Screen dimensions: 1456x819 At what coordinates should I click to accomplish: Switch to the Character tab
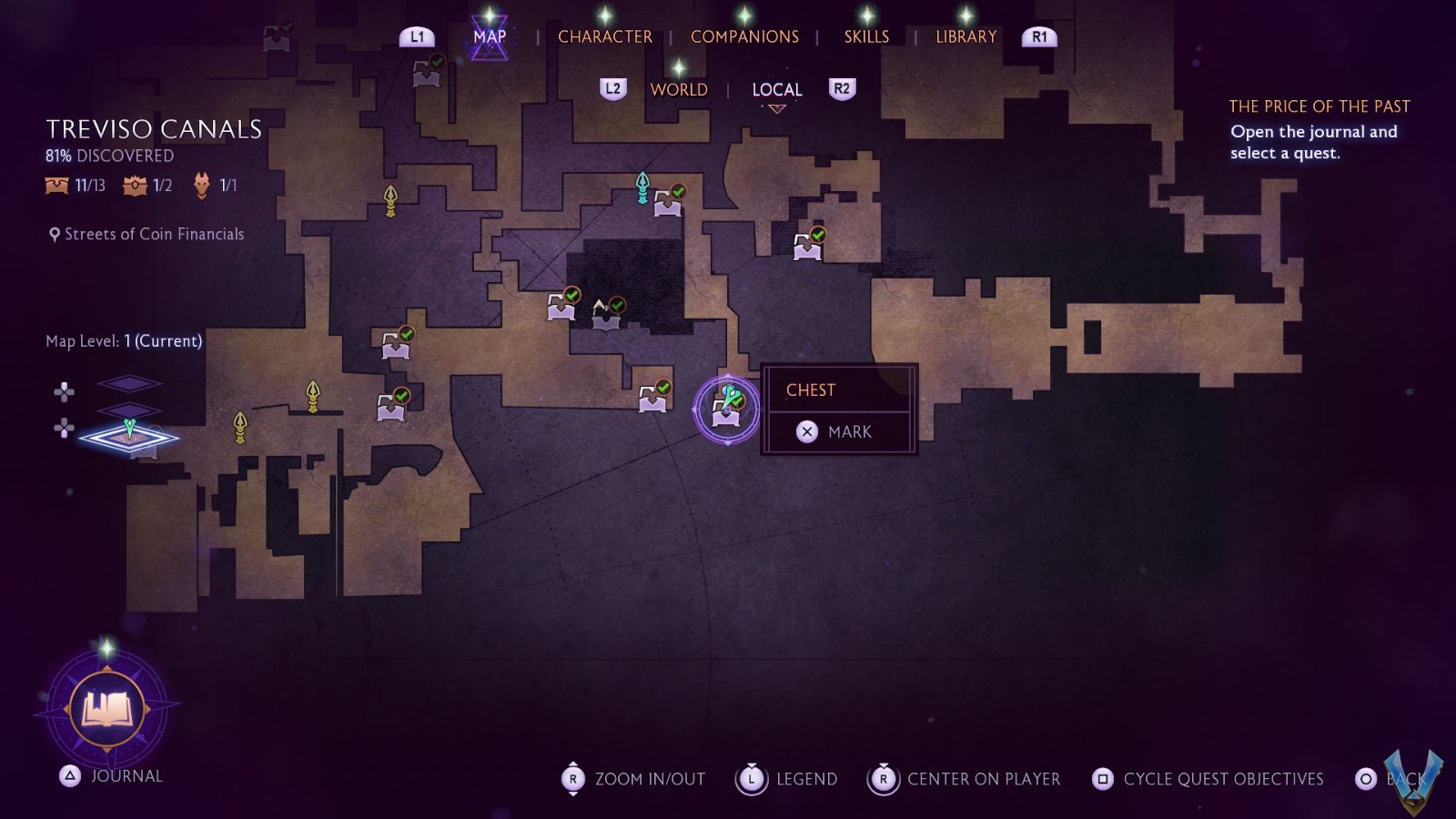[x=604, y=36]
